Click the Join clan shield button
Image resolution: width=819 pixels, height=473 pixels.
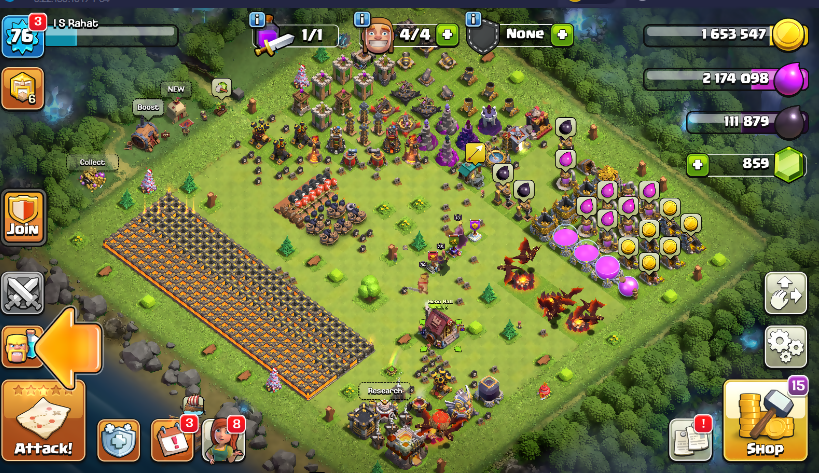[x=22, y=215]
